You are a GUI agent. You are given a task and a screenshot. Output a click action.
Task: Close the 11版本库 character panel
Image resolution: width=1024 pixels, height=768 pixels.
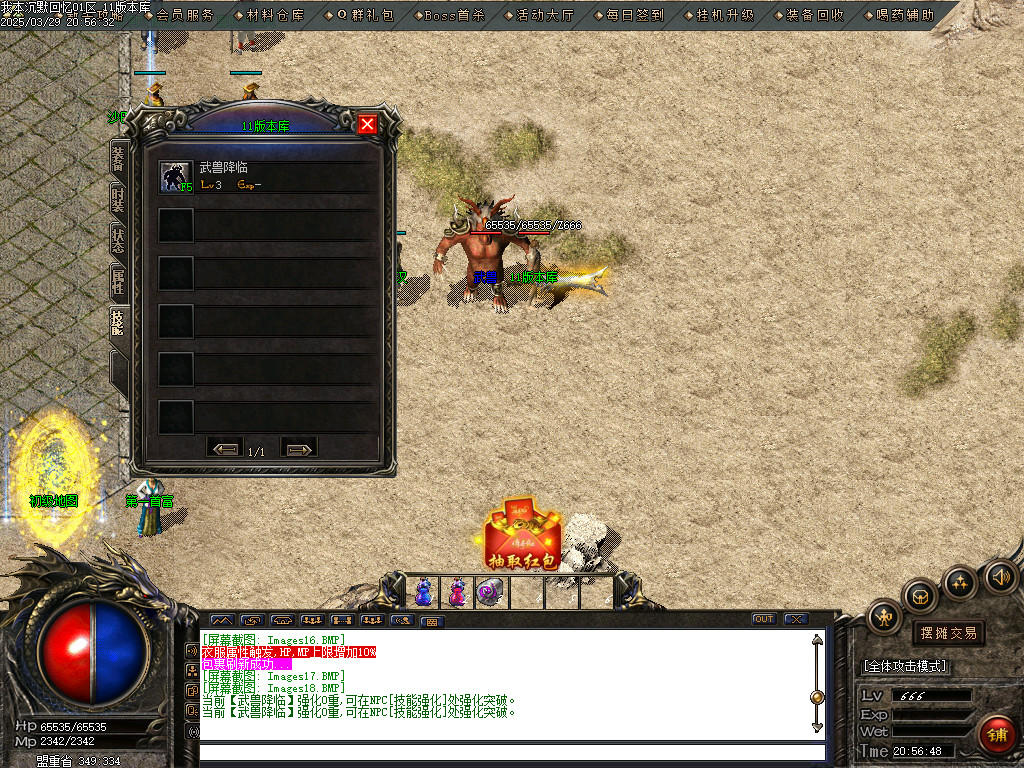(x=367, y=124)
